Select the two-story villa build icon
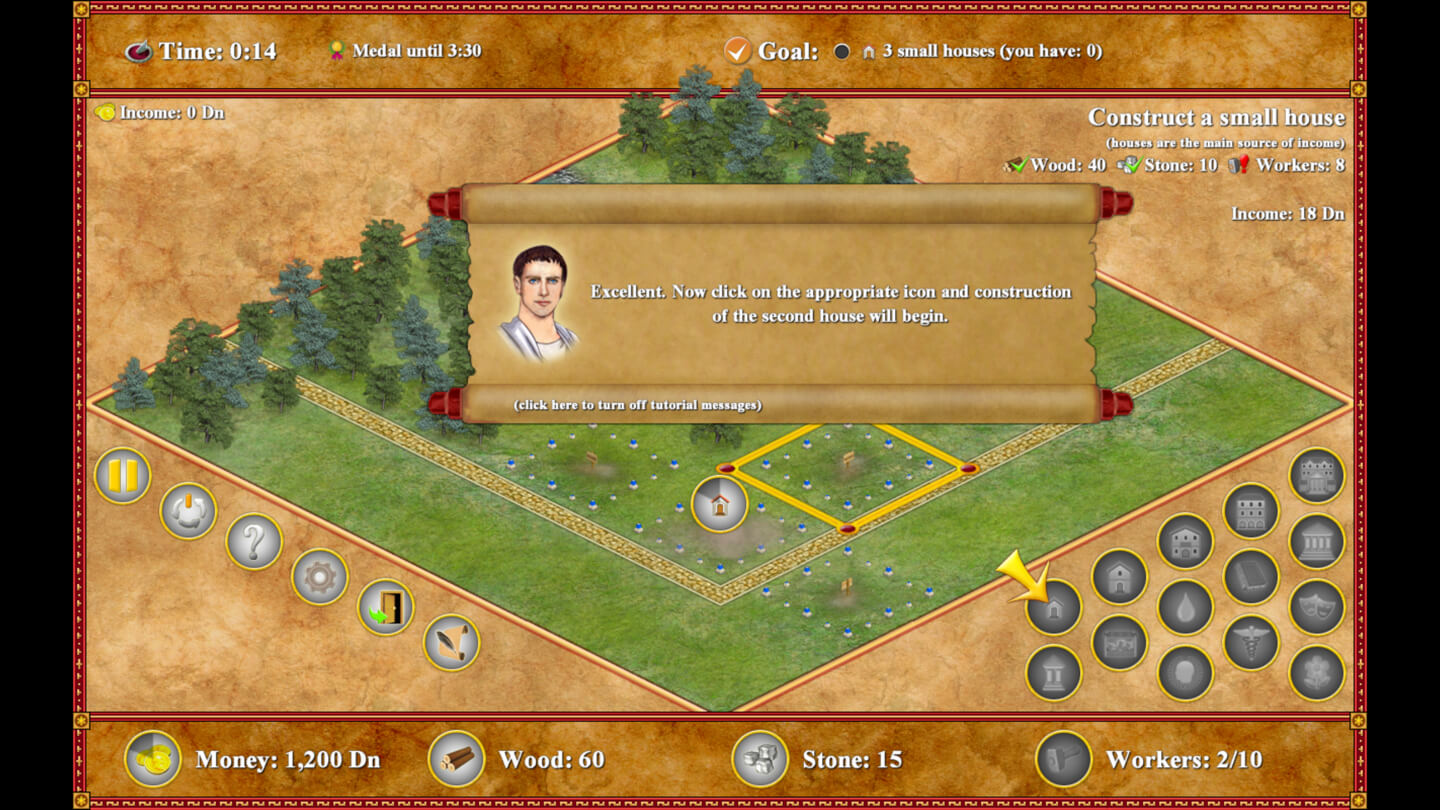This screenshot has height=810, width=1440. coord(1185,542)
